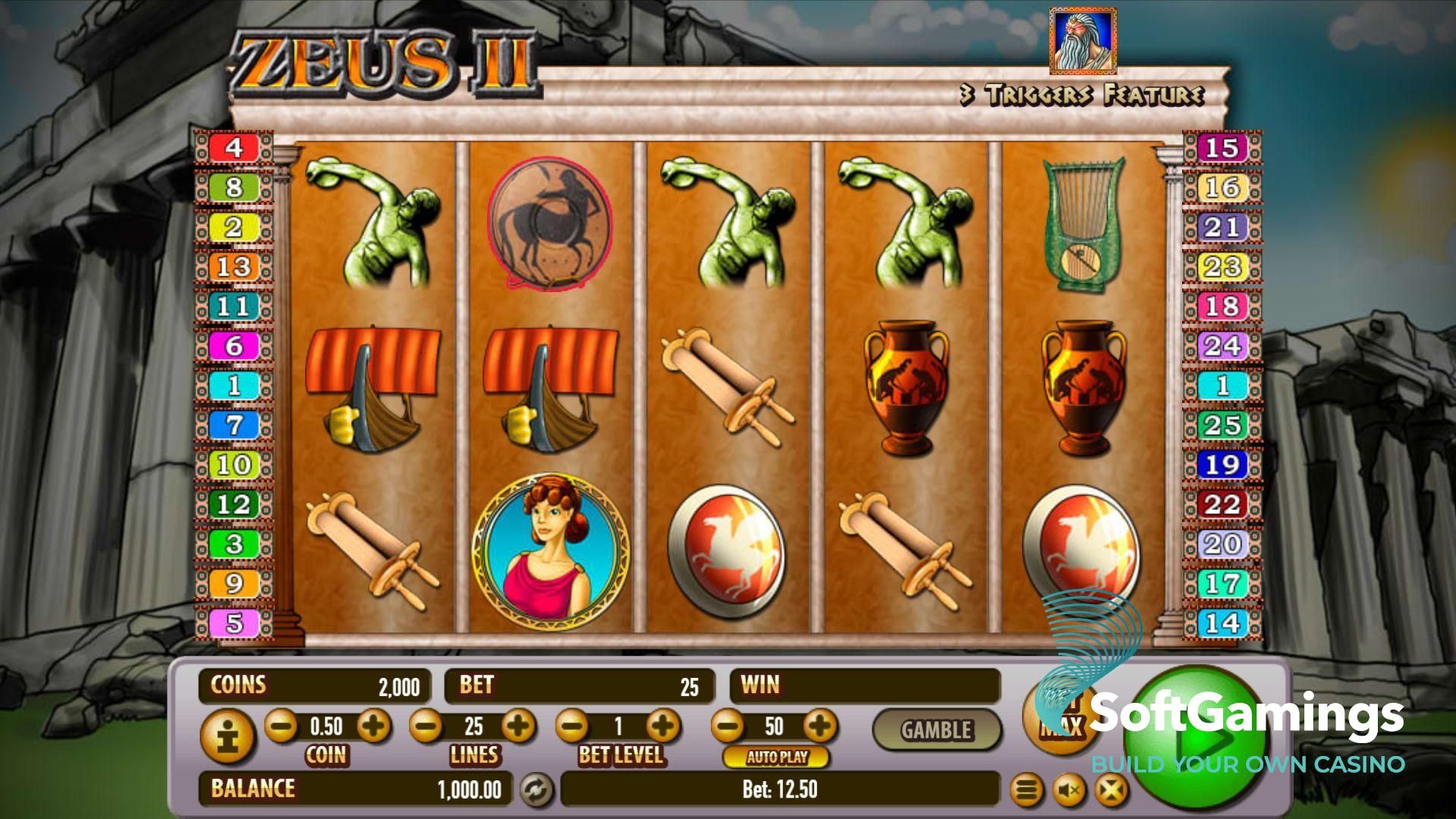Open the paytable info button
Image resolution: width=1456 pixels, height=819 pixels.
coord(225,736)
